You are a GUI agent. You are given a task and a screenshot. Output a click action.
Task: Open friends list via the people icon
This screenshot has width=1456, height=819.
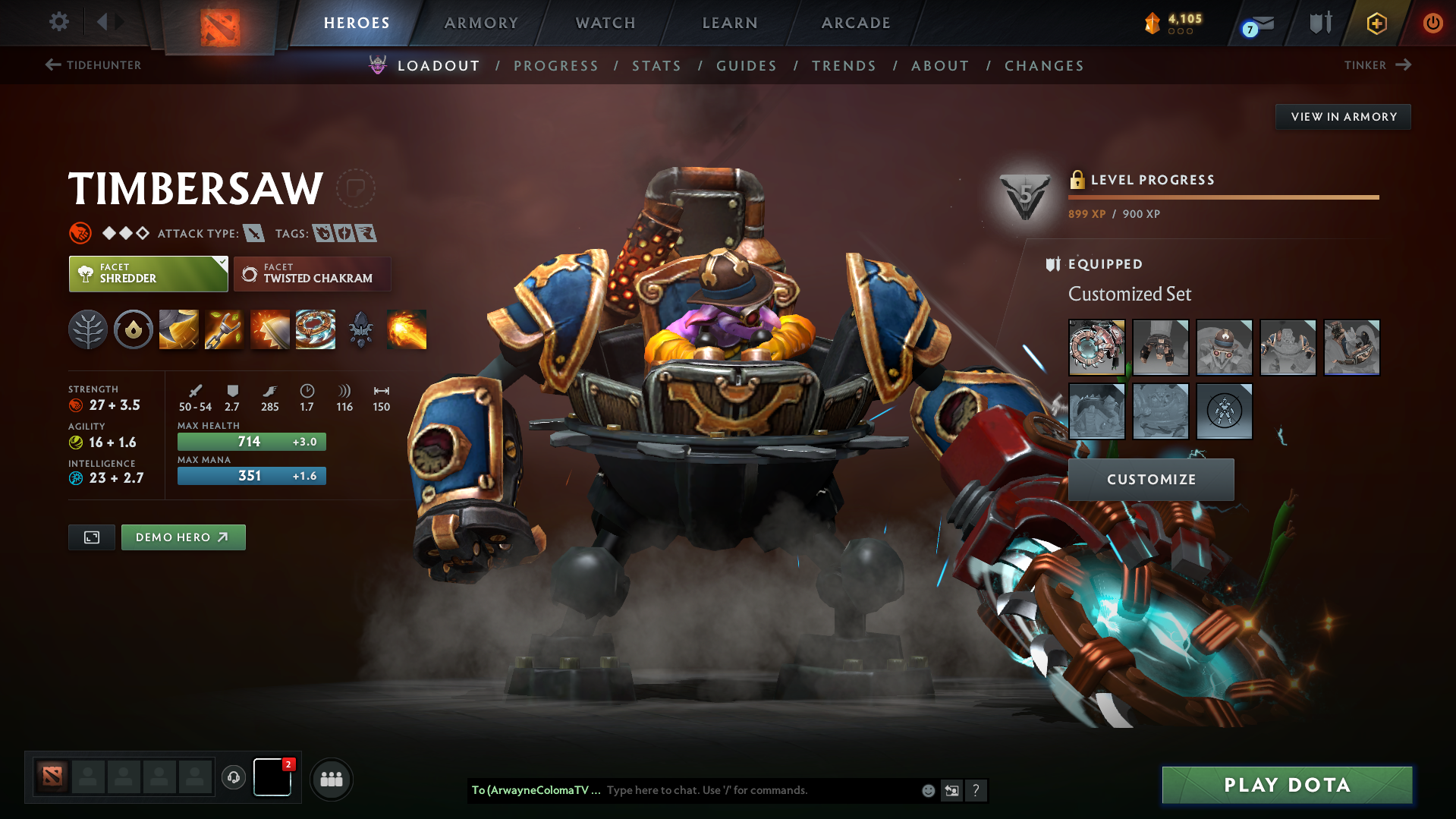click(331, 779)
